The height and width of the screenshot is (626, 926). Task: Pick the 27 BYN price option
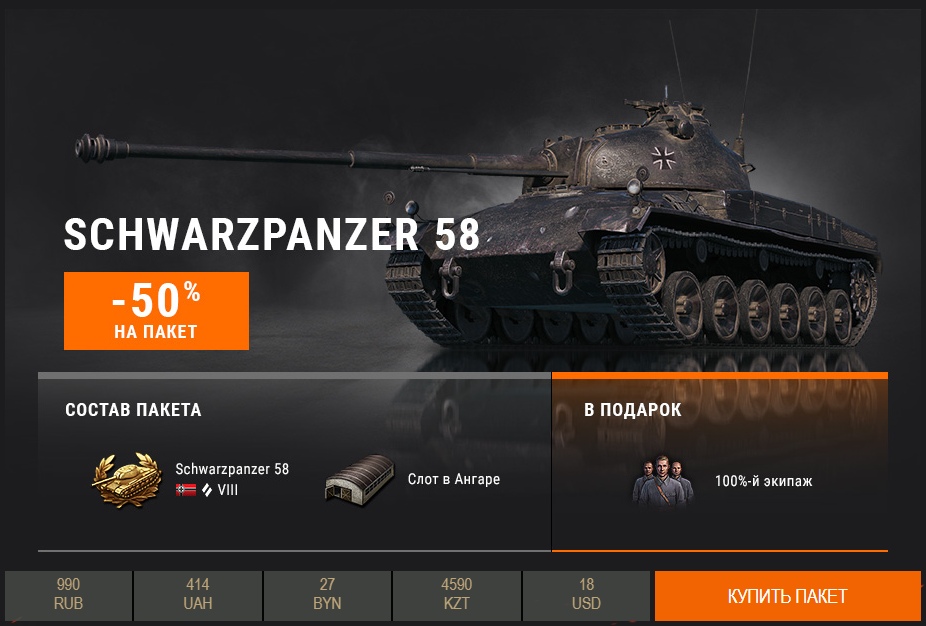pos(327,596)
